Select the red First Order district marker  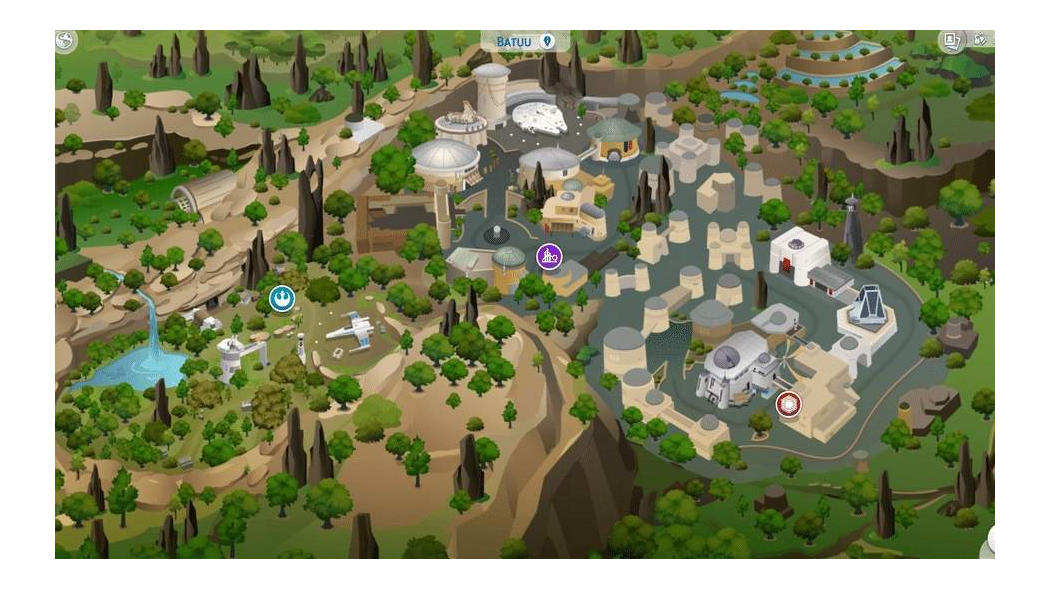(x=788, y=404)
